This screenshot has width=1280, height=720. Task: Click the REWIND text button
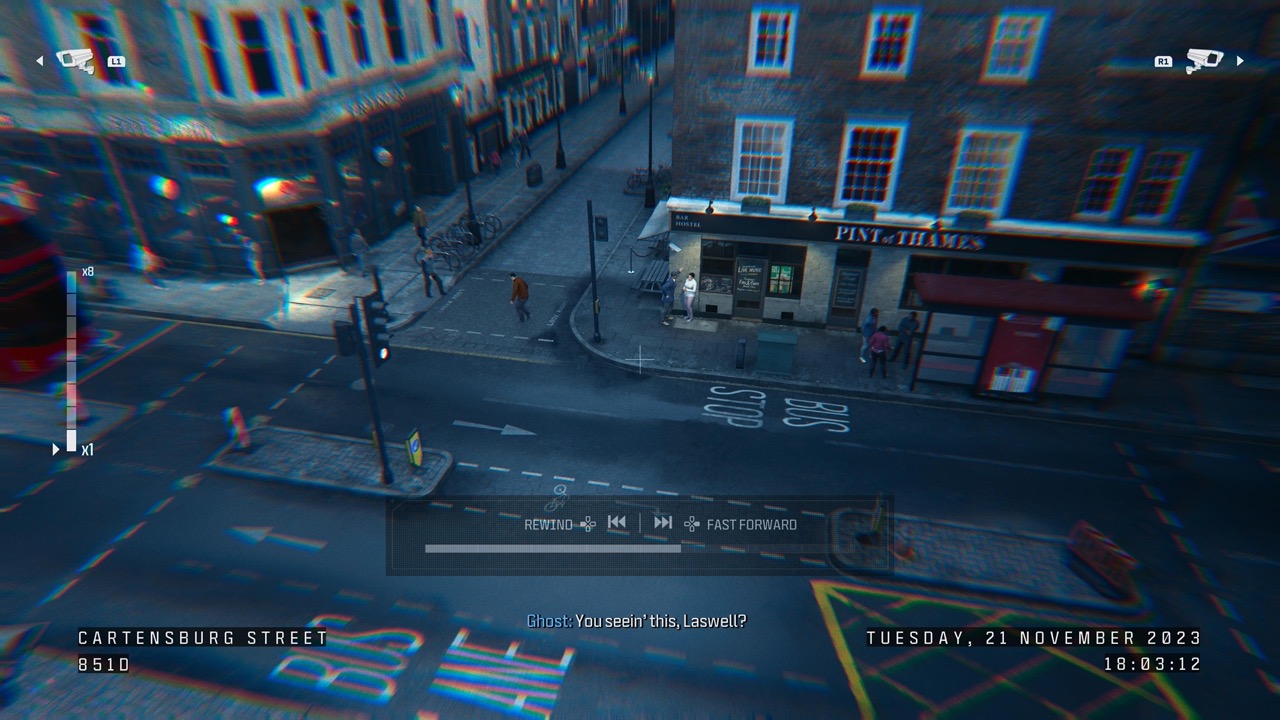(x=546, y=523)
